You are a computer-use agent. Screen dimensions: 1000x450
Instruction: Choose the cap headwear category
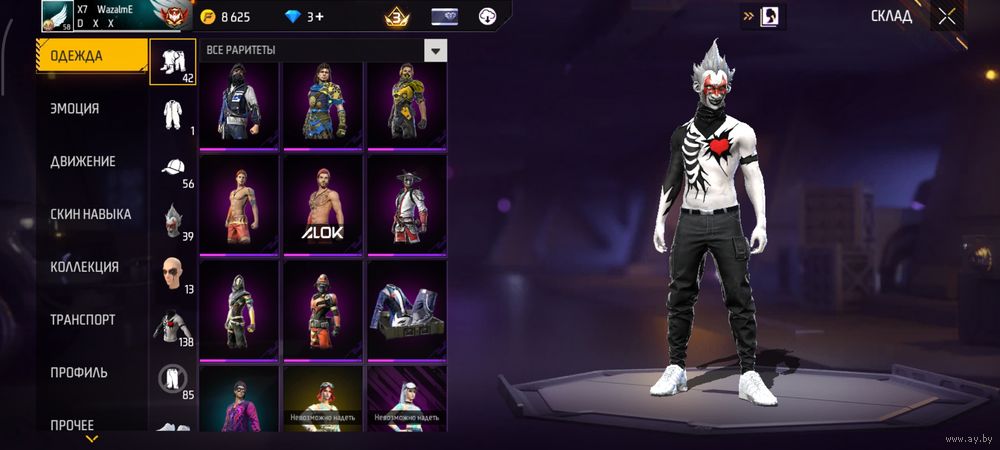173,169
